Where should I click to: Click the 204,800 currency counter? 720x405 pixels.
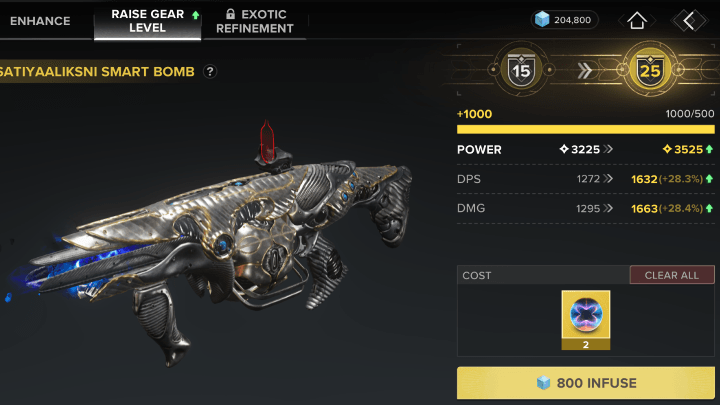pos(564,19)
